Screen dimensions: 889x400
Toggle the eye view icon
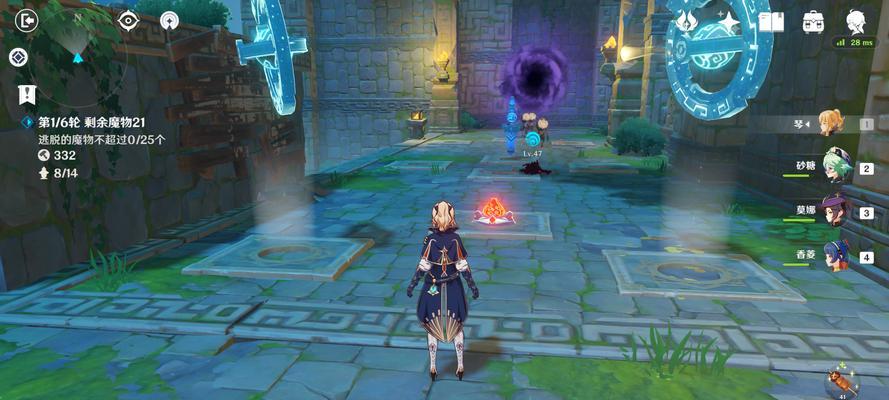(129, 20)
